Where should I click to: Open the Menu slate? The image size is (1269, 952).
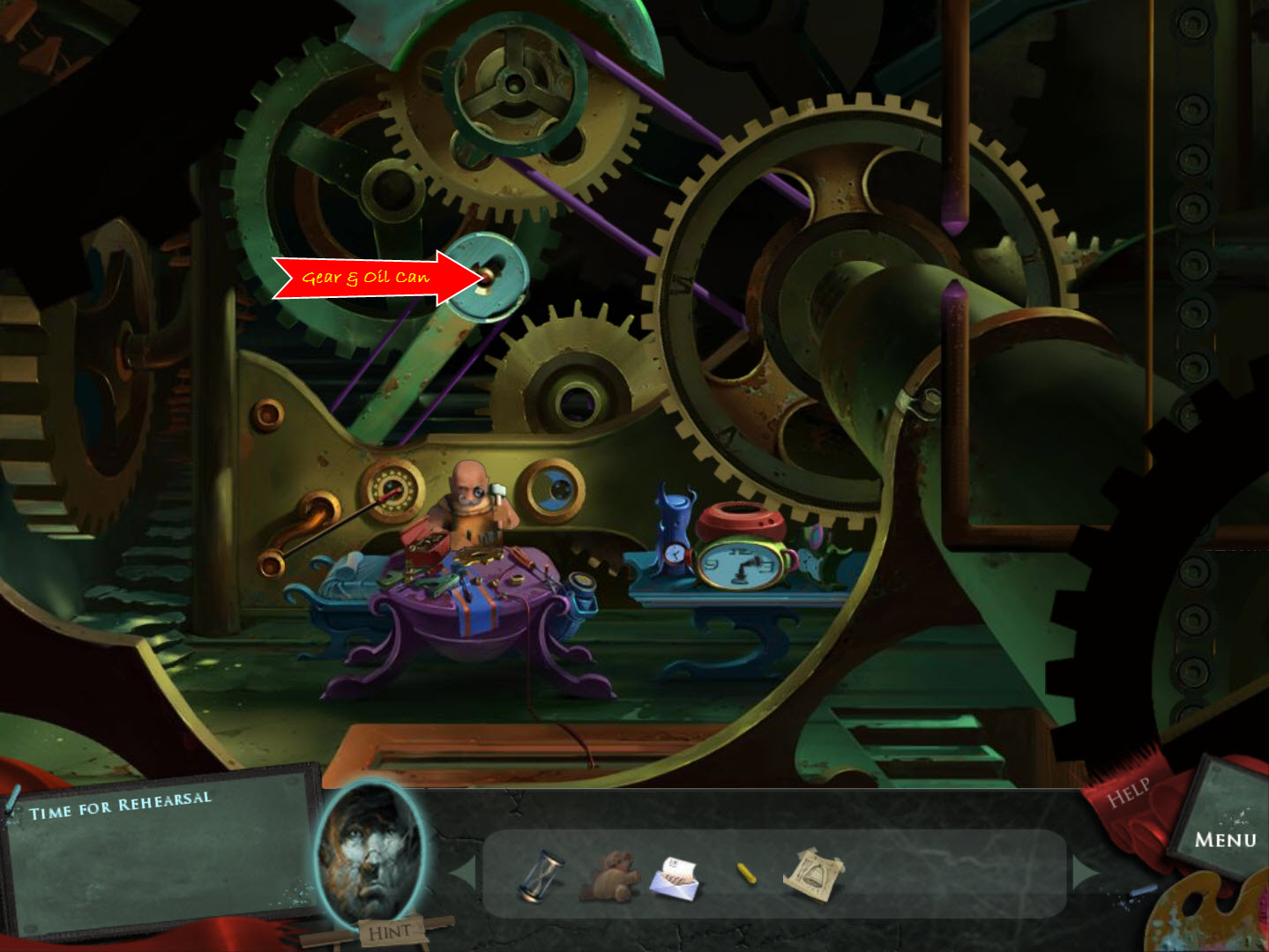pos(1226,837)
